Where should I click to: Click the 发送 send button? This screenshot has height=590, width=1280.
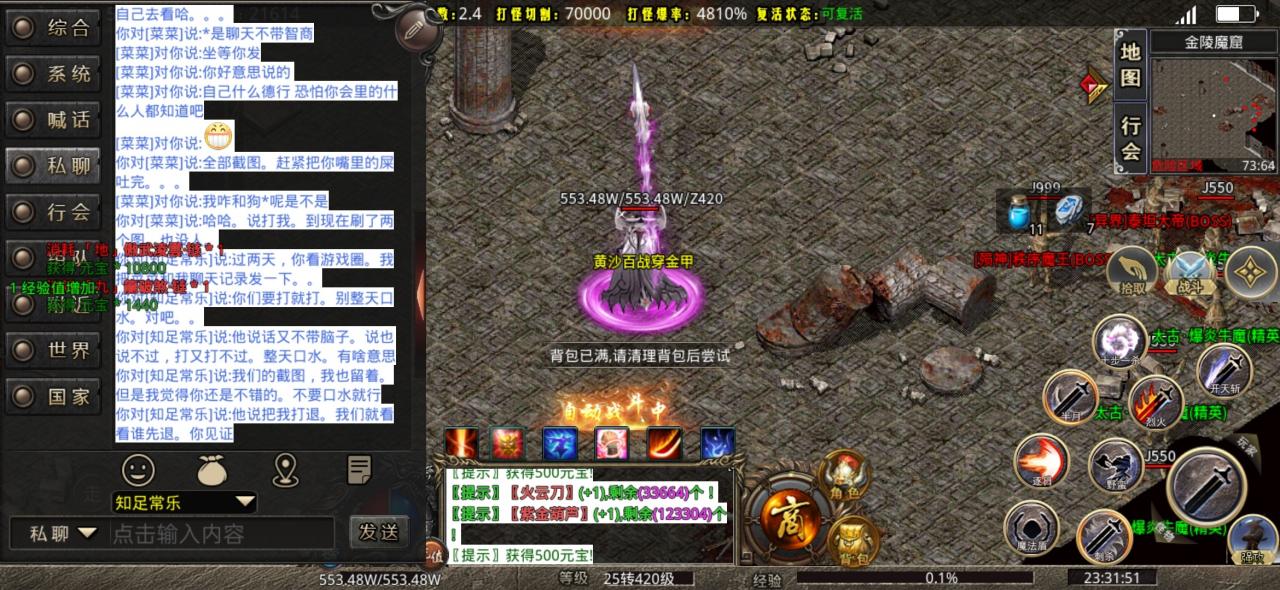point(379,532)
